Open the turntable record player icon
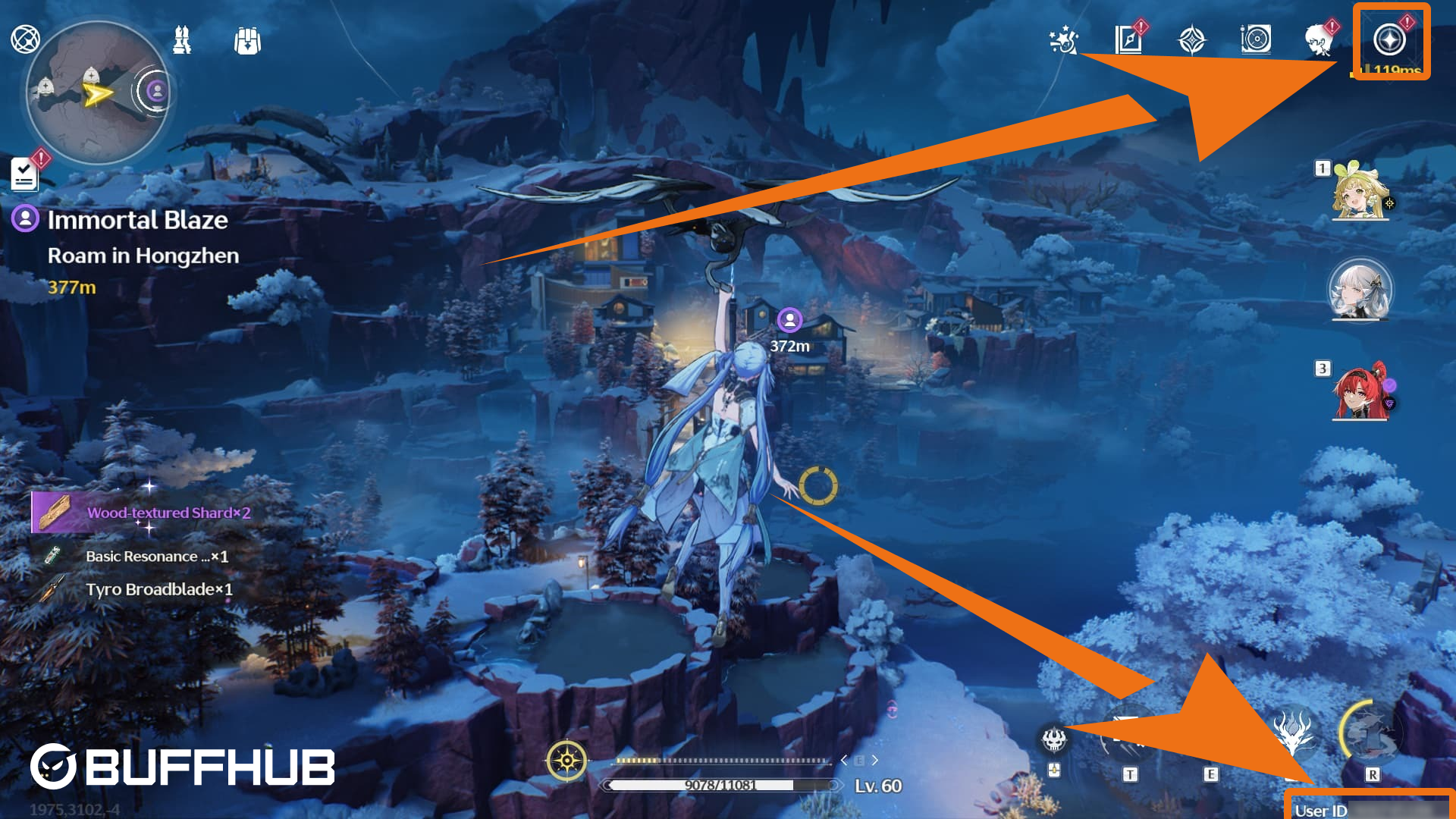Viewport: 1456px width, 819px height. [1256, 39]
